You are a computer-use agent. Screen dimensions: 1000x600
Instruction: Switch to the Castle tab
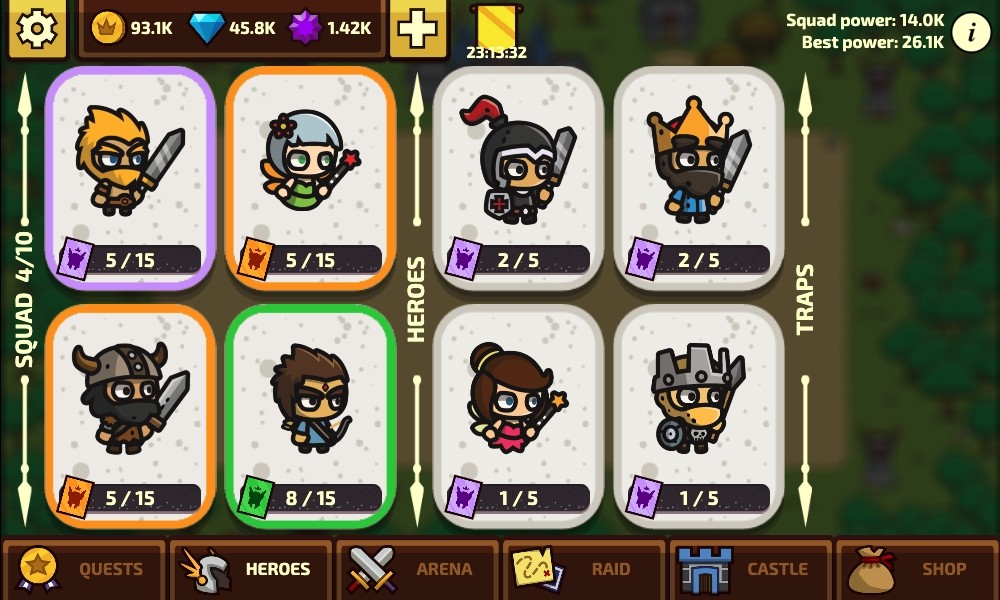click(750, 569)
